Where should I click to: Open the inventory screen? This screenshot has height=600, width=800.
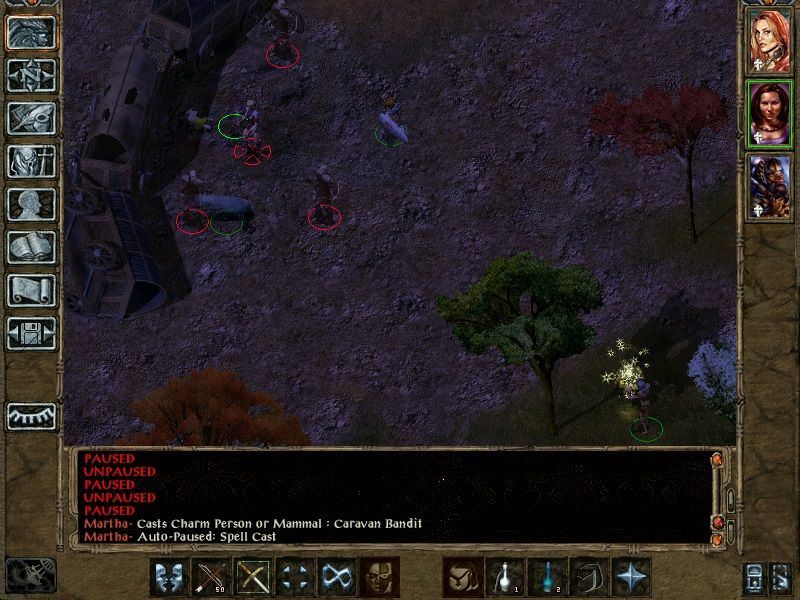[31, 161]
